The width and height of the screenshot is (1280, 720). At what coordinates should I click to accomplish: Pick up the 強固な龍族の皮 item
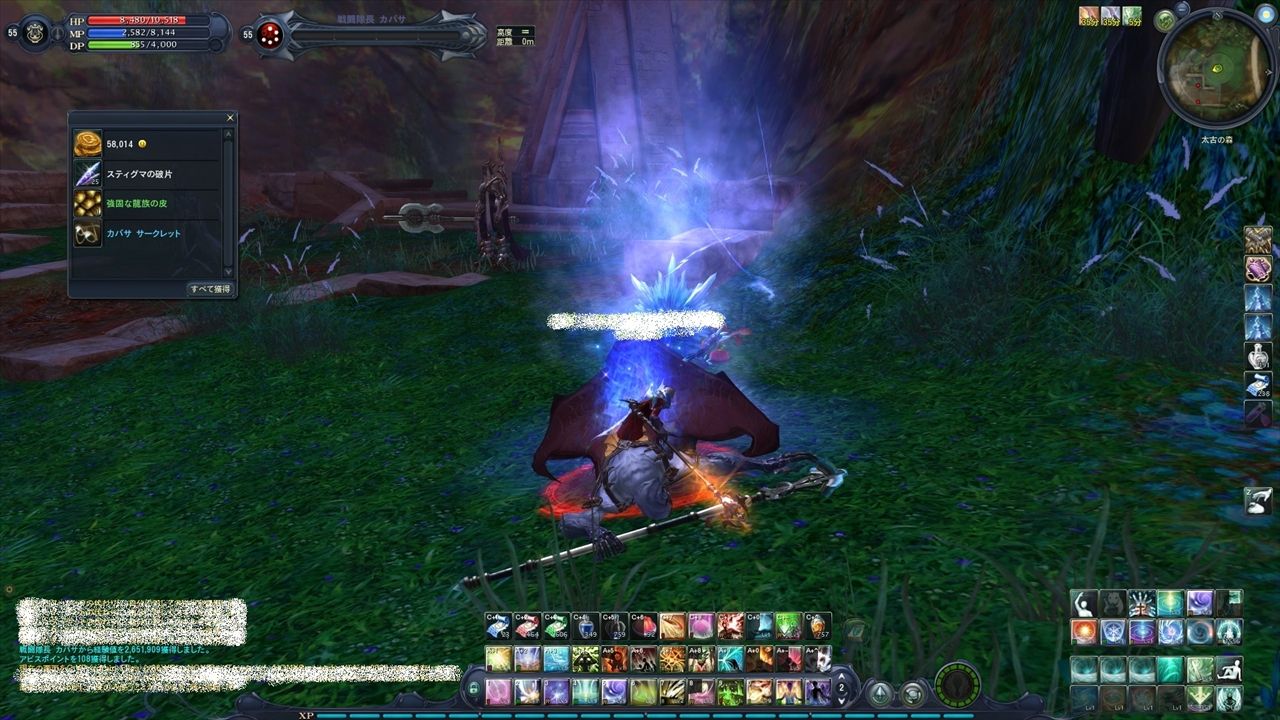coord(88,204)
